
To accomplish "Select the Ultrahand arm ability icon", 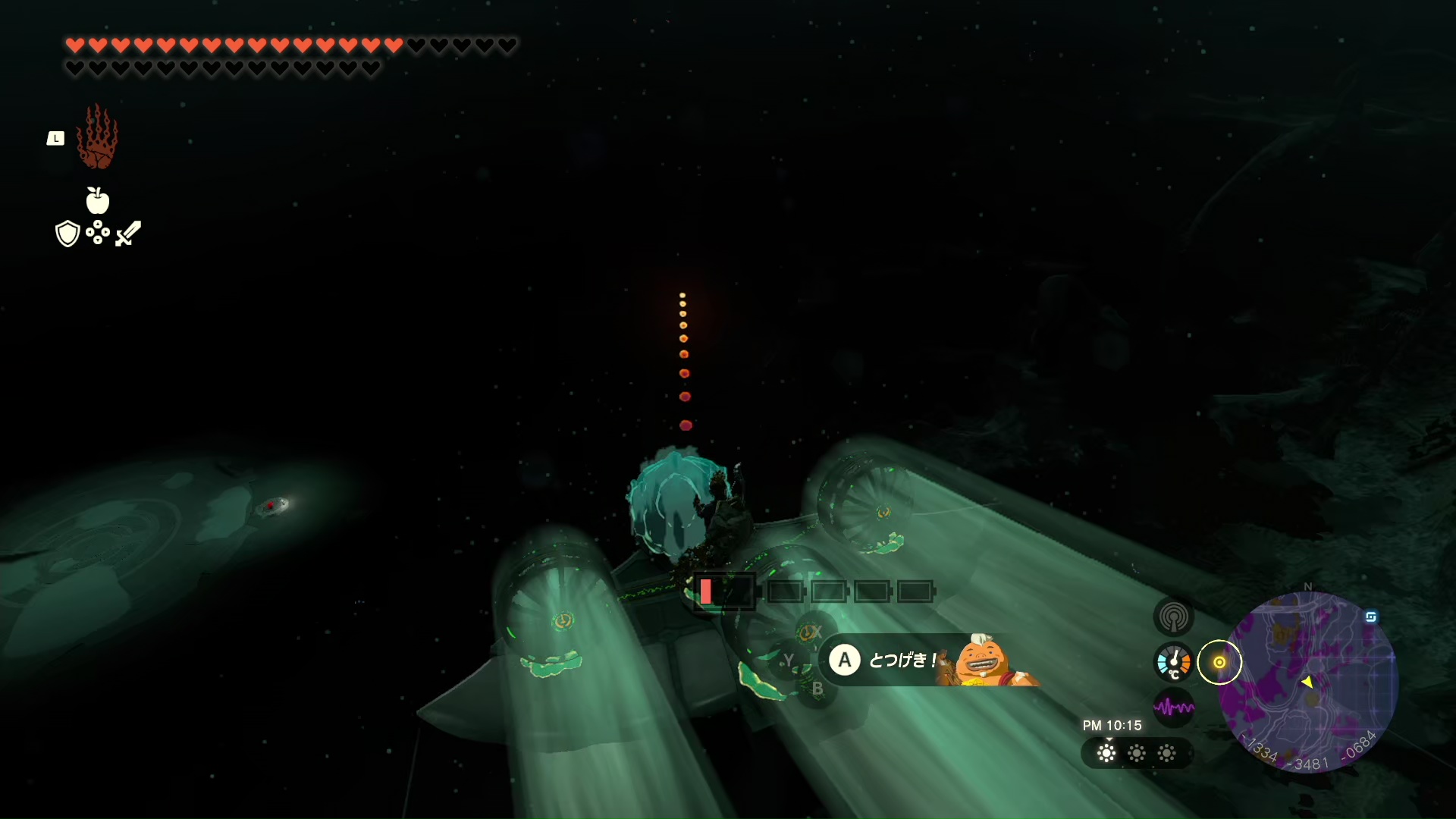I will click(97, 137).
